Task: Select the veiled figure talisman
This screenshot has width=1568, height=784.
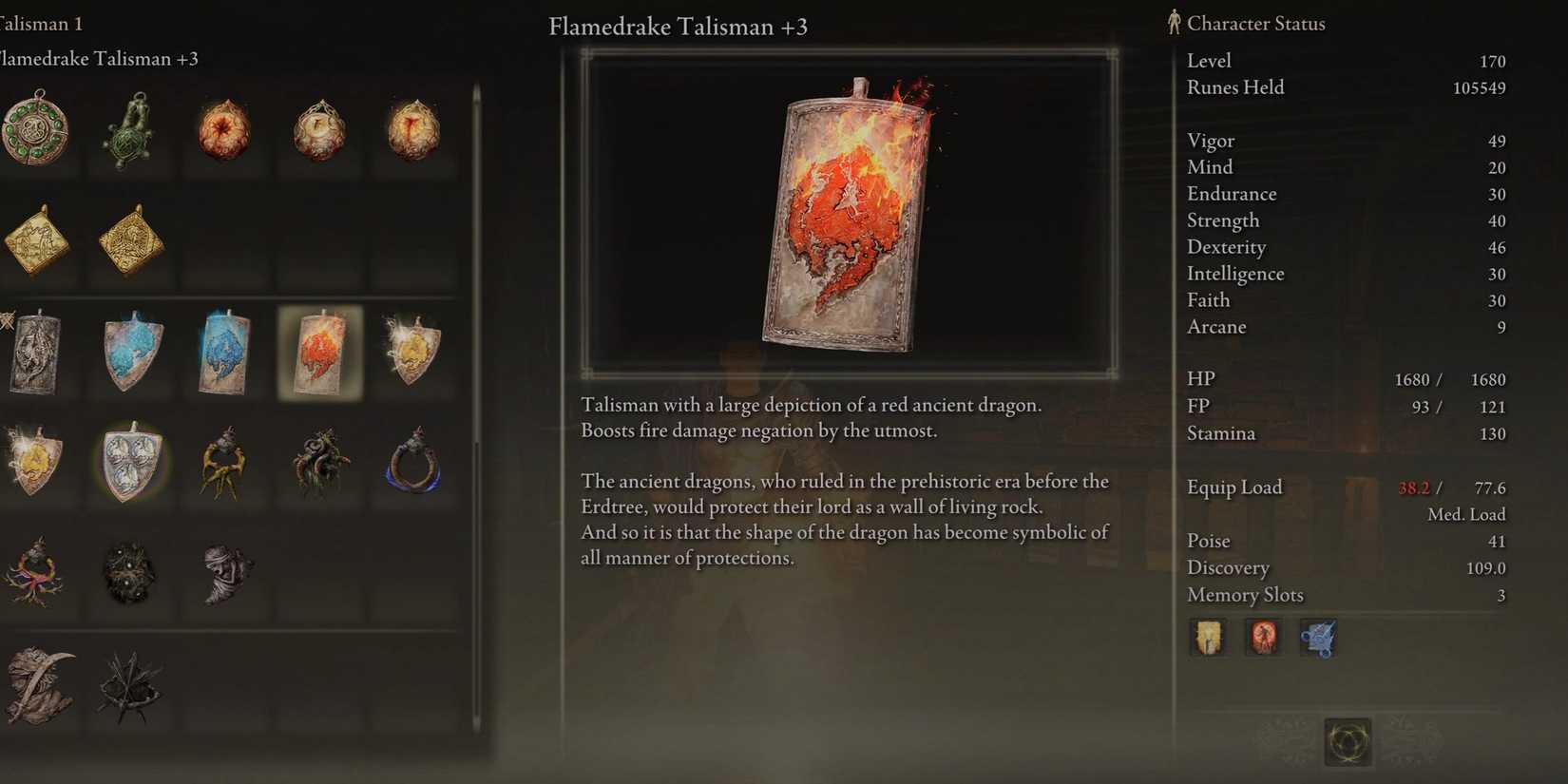Action: pos(225,575)
